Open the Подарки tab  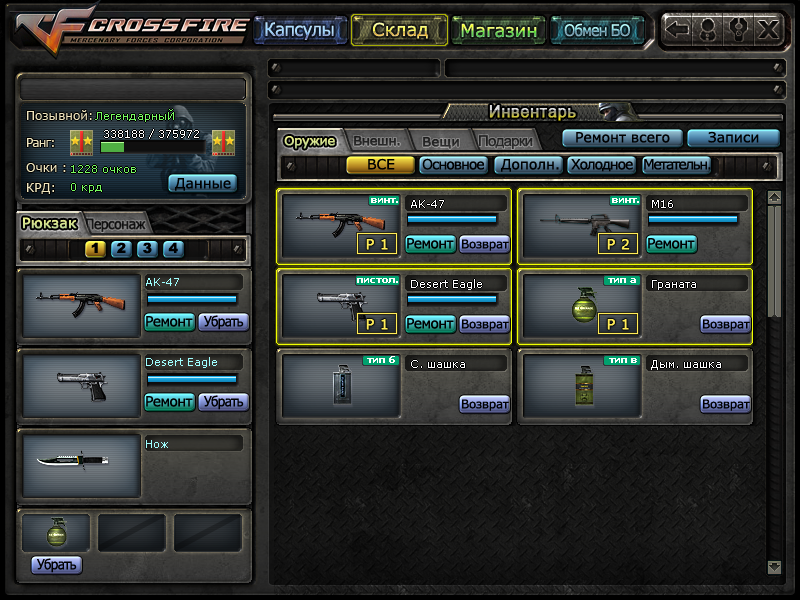(x=504, y=141)
